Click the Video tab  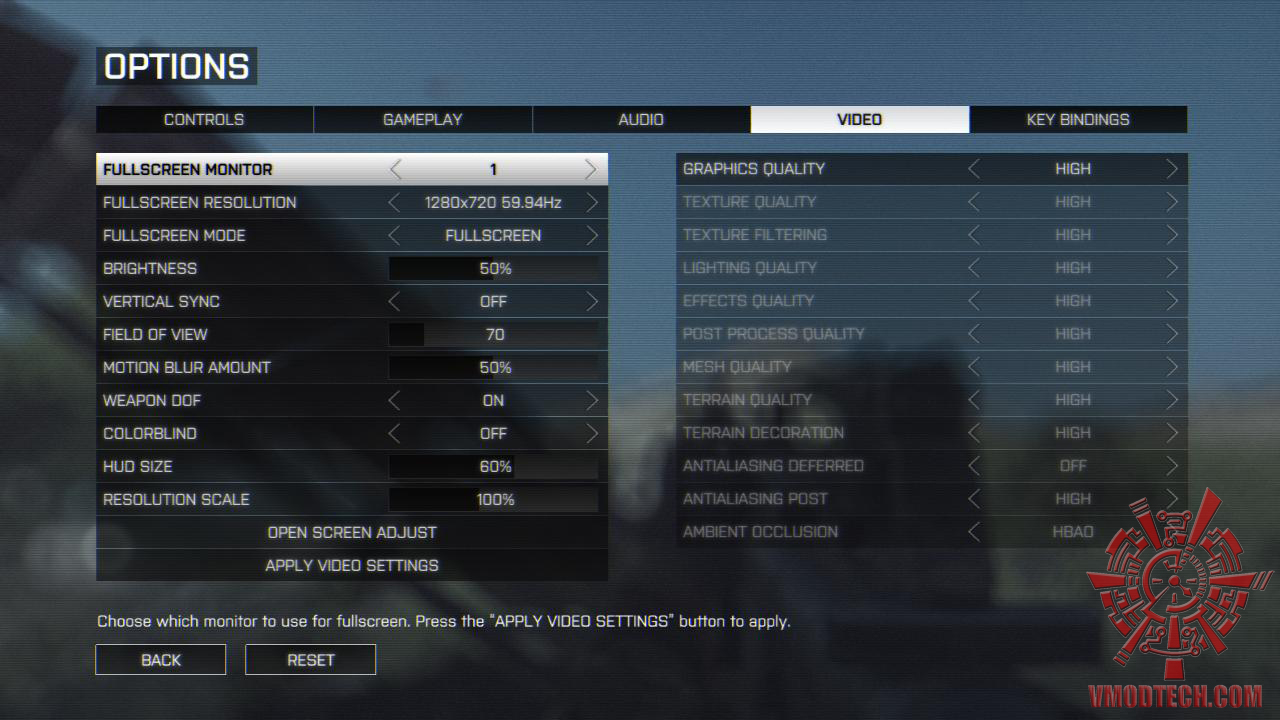coord(859,119)
